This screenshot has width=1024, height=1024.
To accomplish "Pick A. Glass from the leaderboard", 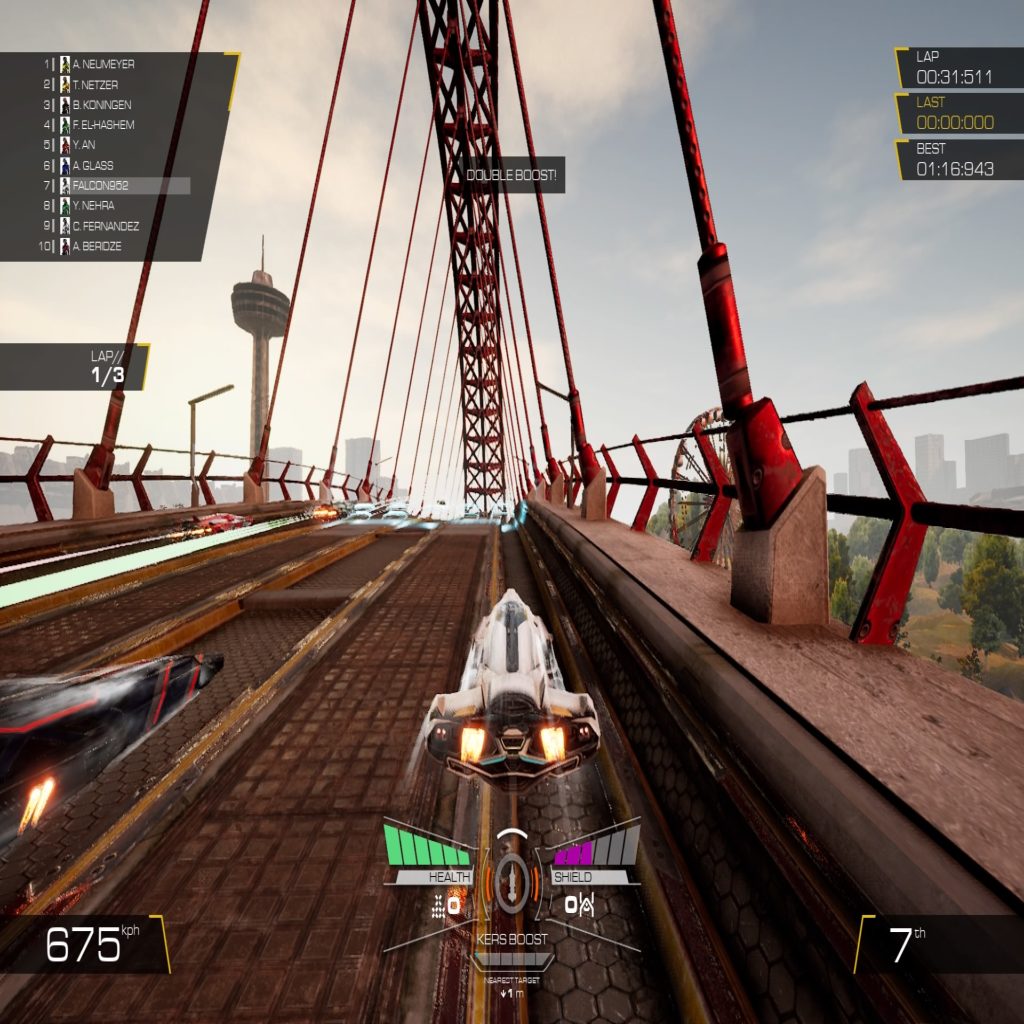I will coord(92,166).
